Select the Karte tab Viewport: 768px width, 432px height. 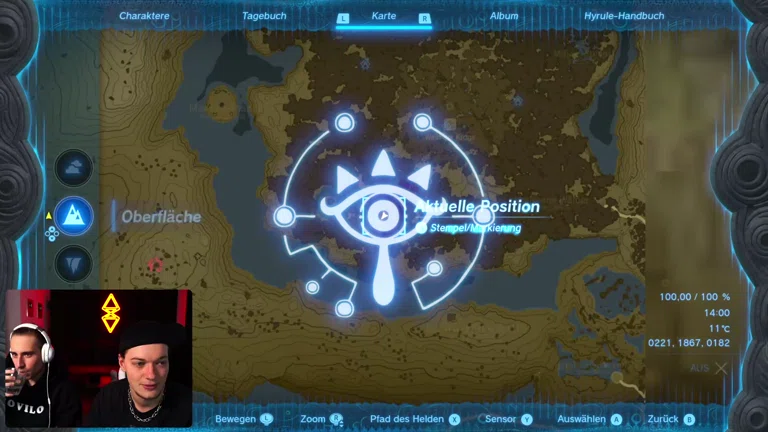click(384, 16)
